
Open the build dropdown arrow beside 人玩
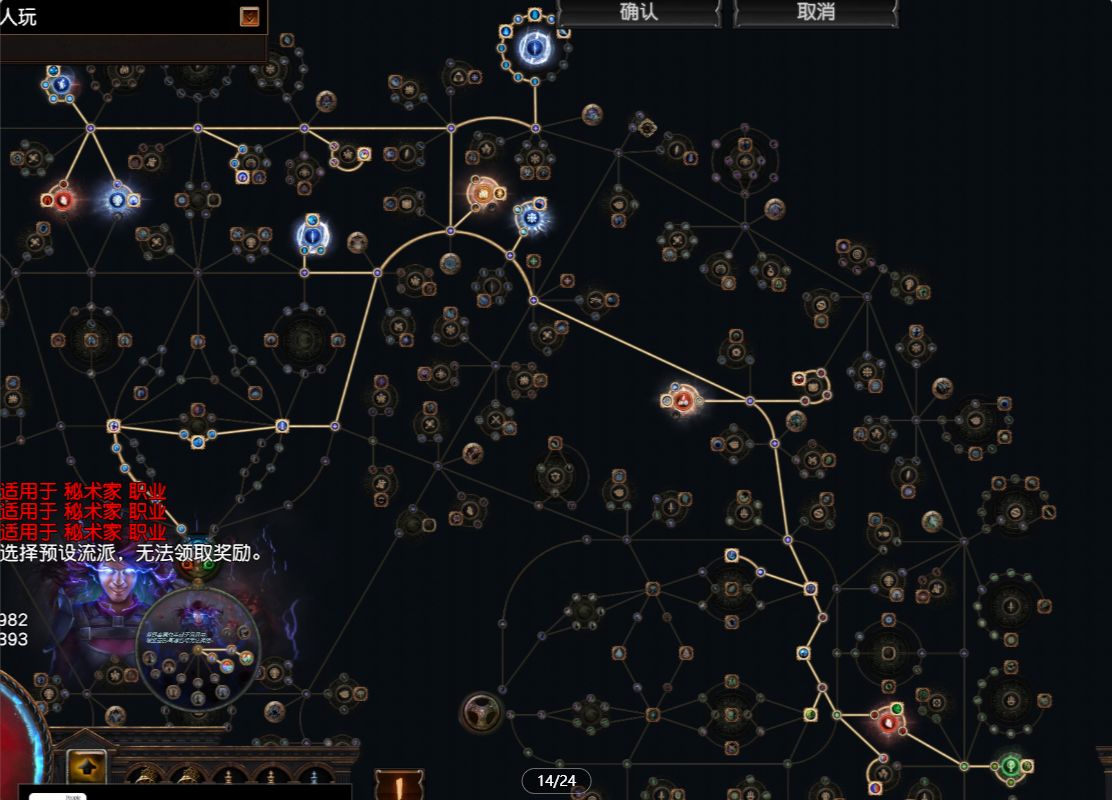[x=249, y=16]
